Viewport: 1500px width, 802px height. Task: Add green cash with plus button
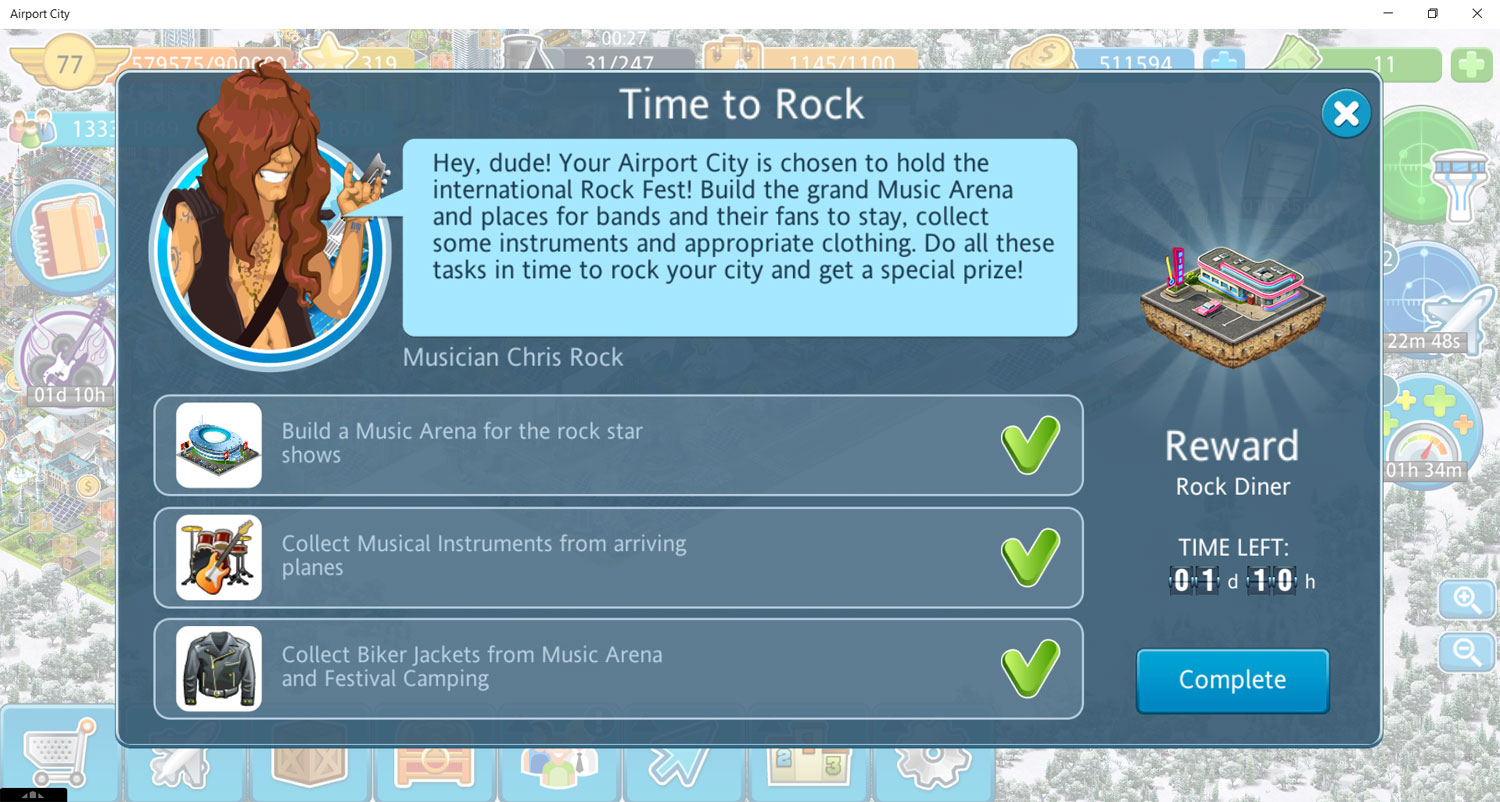pos(1470,65)
